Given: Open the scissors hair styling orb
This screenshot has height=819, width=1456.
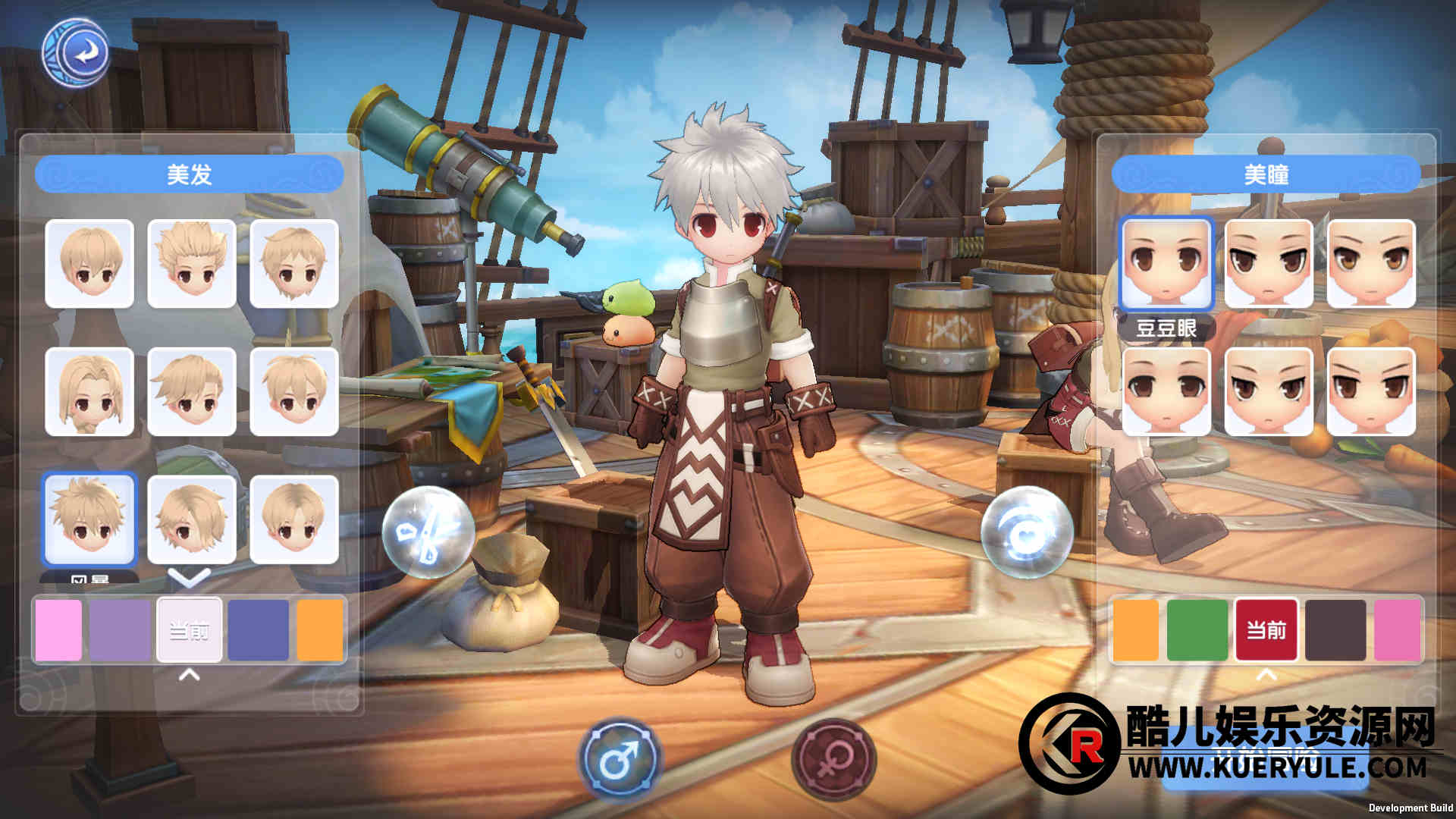Looking at the screenshot, I should pos(428,532).
